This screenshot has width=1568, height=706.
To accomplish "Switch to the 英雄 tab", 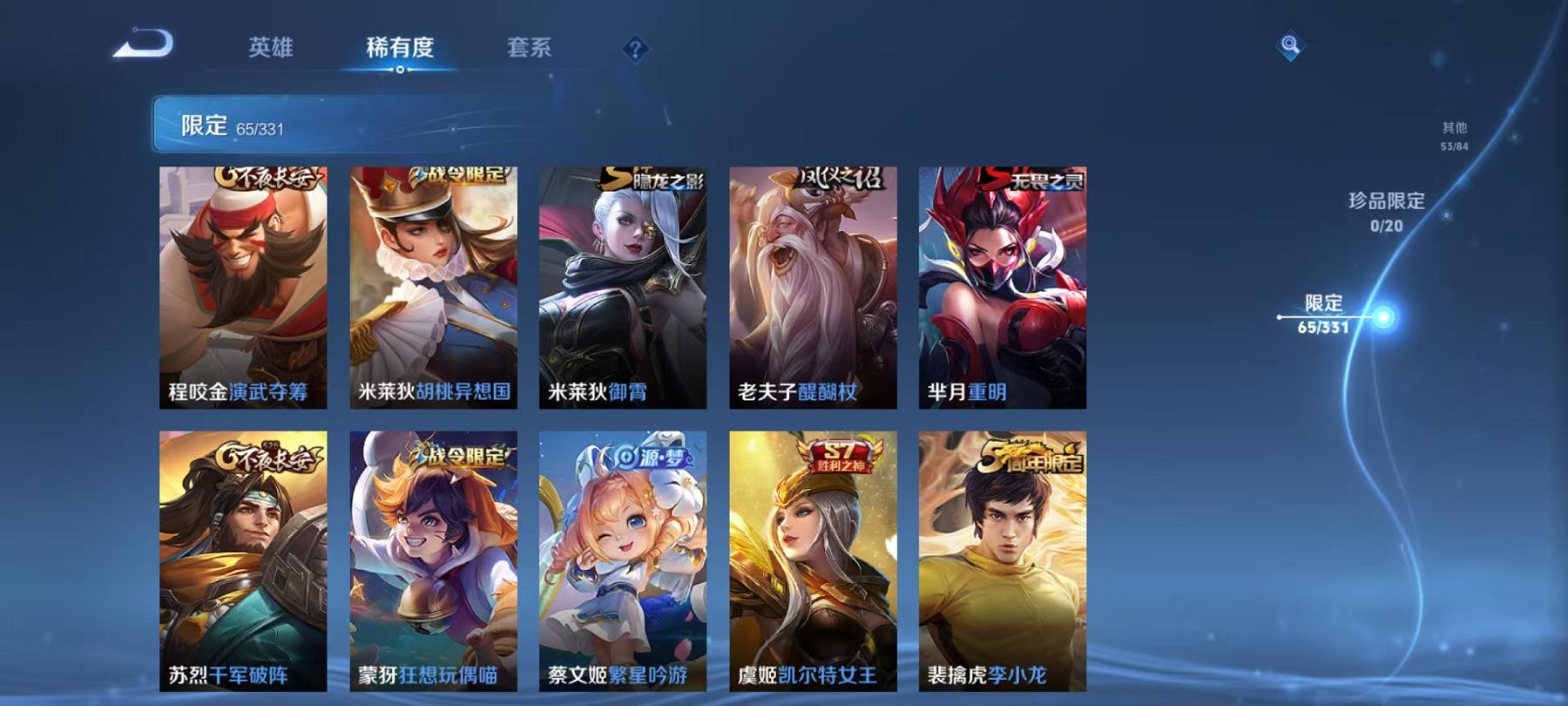I will [x=272, y=50].
